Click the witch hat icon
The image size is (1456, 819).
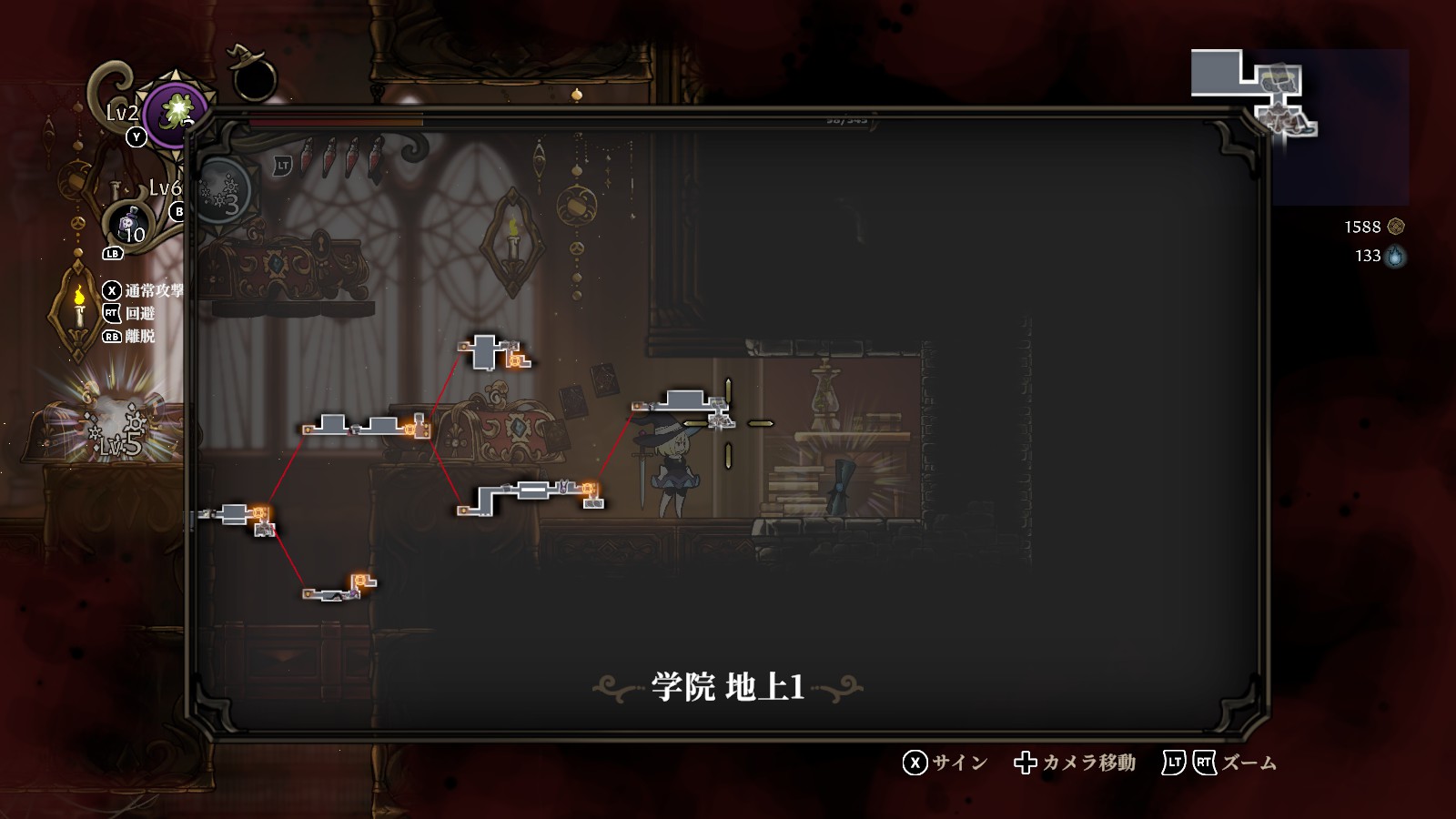click(x=249, y=73)
